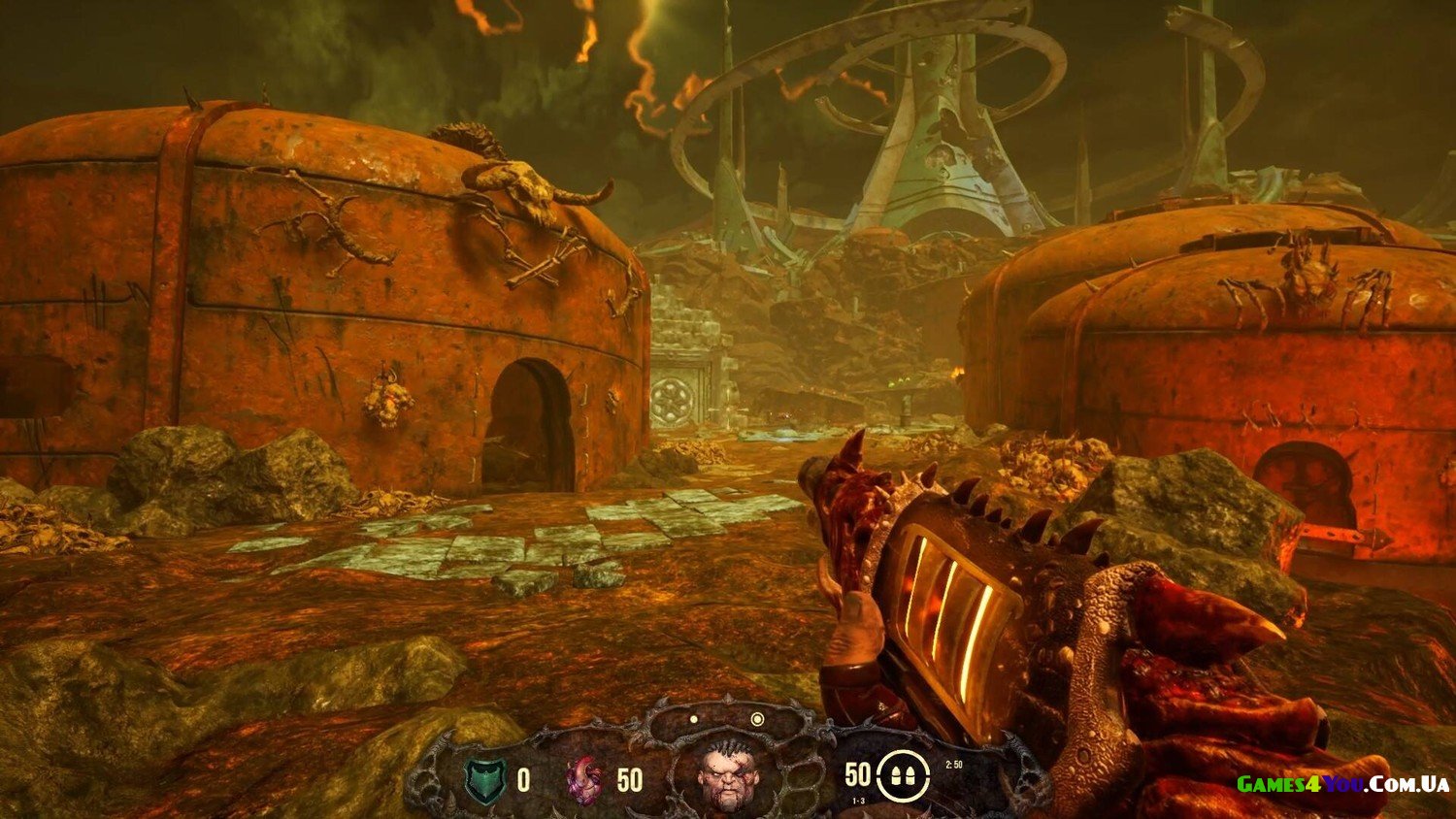Click the anatomical heart health icon
This screenshot has height=819, width=1456.
tap(584, 780)
